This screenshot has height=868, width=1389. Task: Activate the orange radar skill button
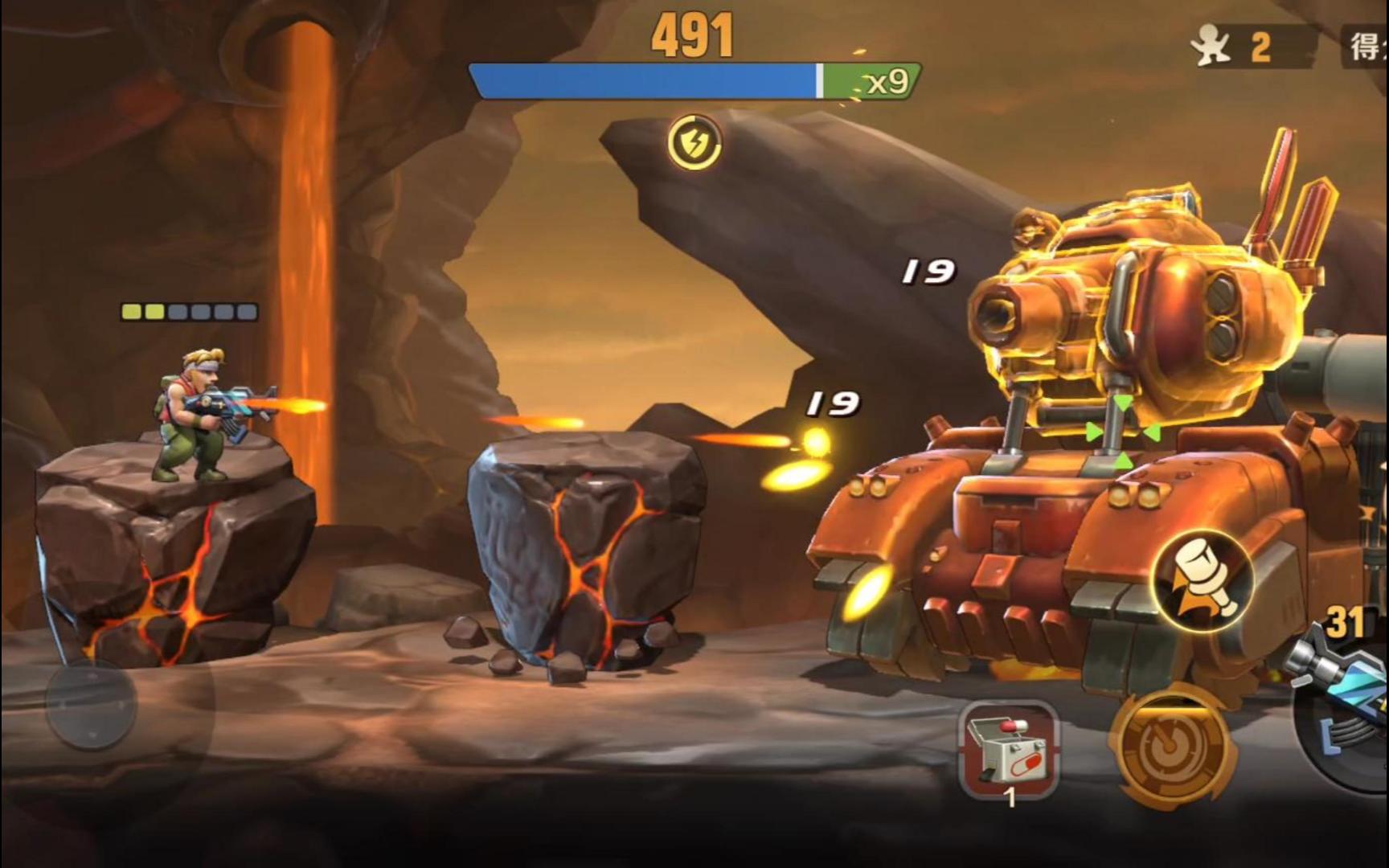point(1172,747)
